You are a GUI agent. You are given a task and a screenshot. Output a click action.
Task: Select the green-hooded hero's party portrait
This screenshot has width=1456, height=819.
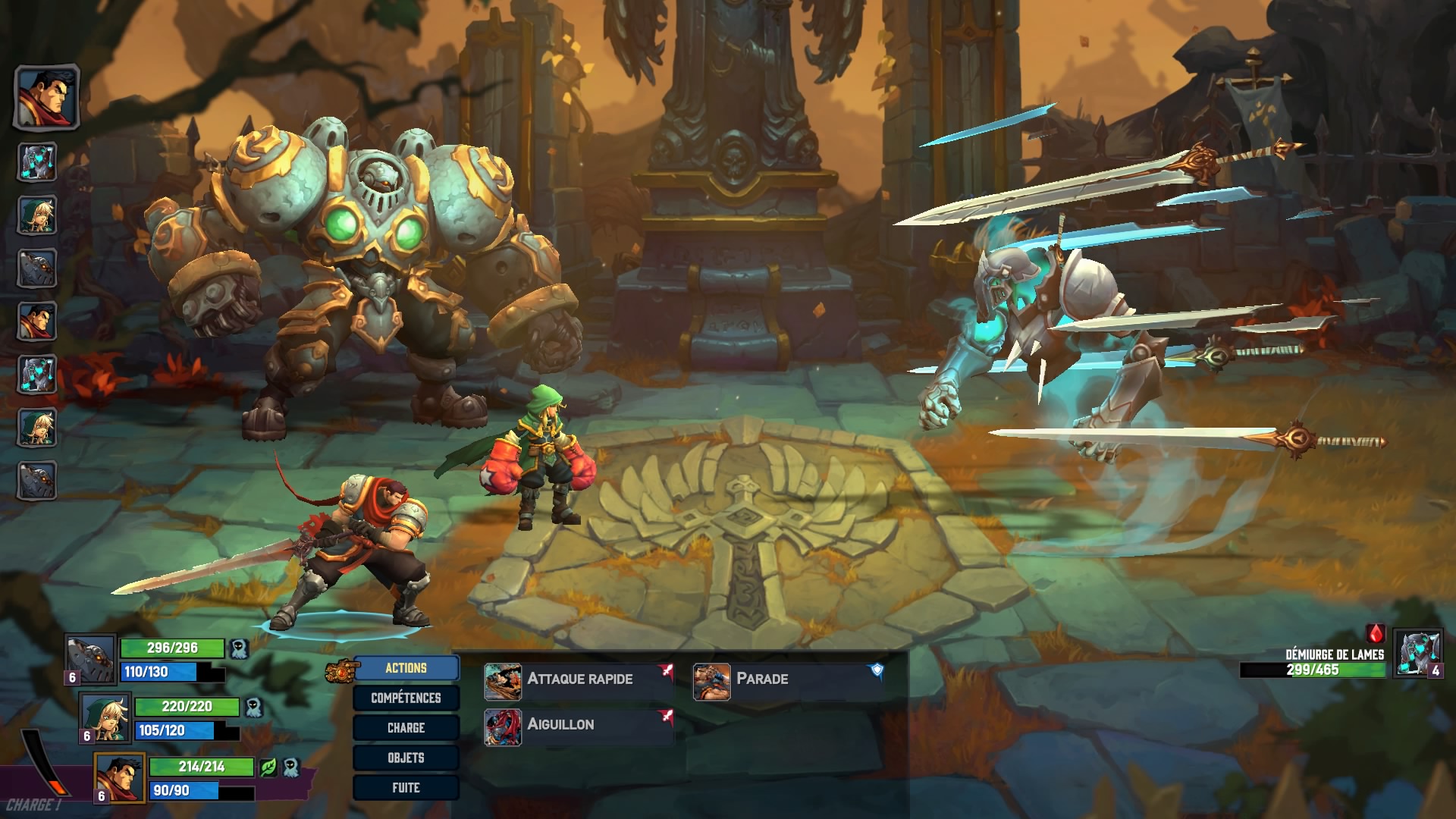105,717
